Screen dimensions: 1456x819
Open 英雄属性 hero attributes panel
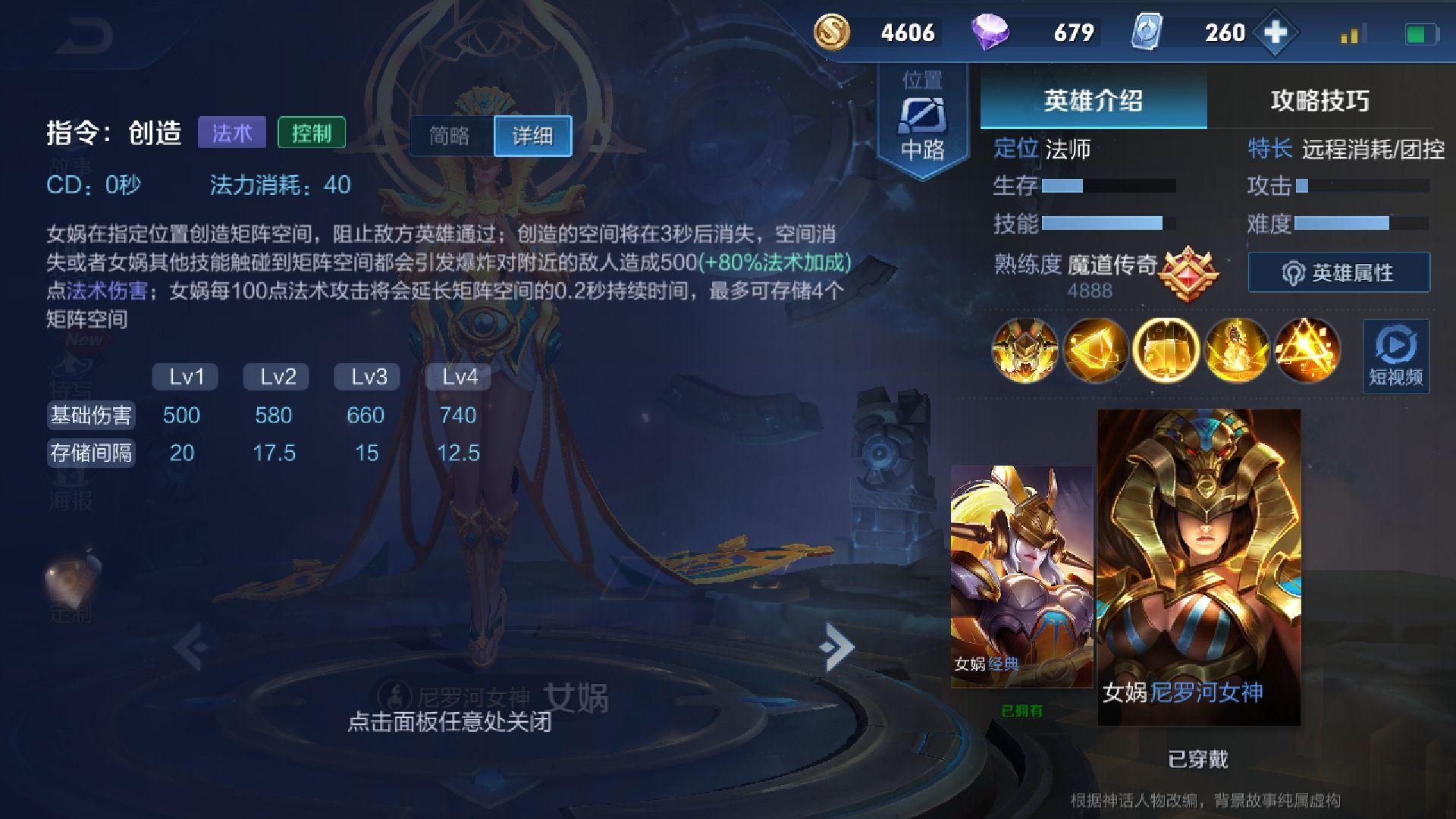tap(1338, 273)
